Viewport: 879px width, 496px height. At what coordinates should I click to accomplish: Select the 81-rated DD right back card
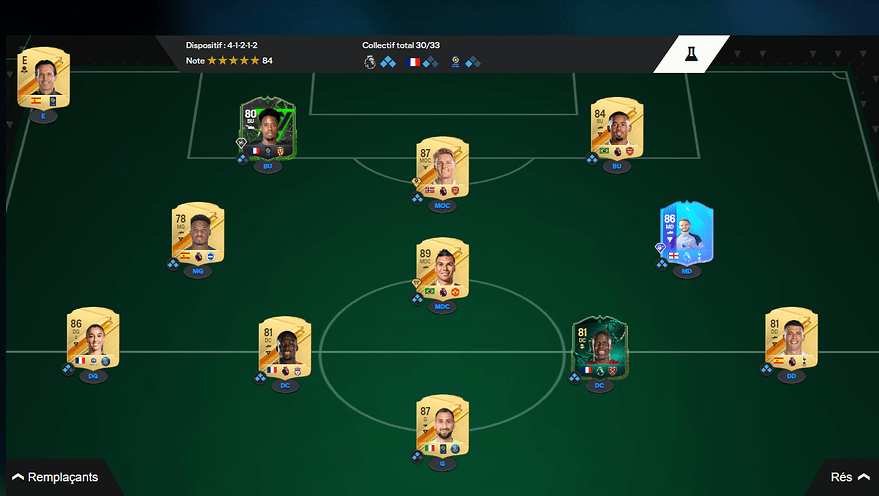(x=792, y=340)
